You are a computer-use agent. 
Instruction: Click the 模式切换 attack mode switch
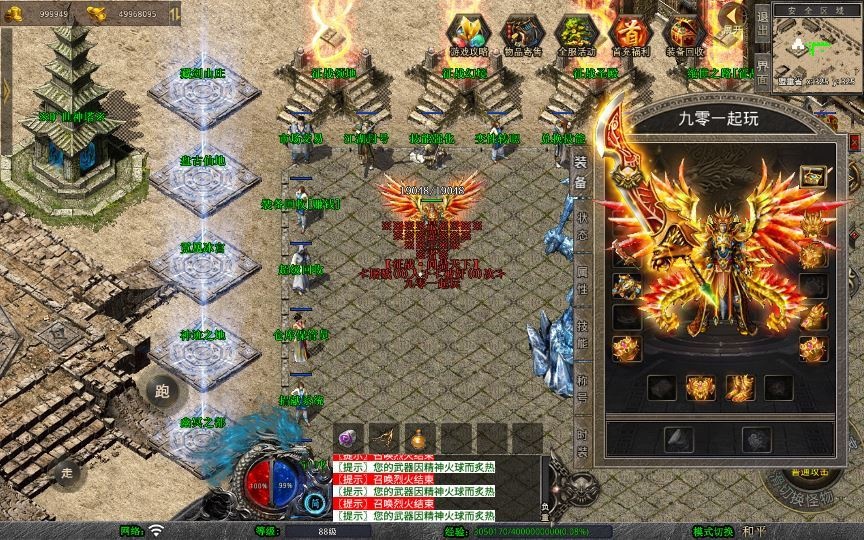[x=714, y=530]
